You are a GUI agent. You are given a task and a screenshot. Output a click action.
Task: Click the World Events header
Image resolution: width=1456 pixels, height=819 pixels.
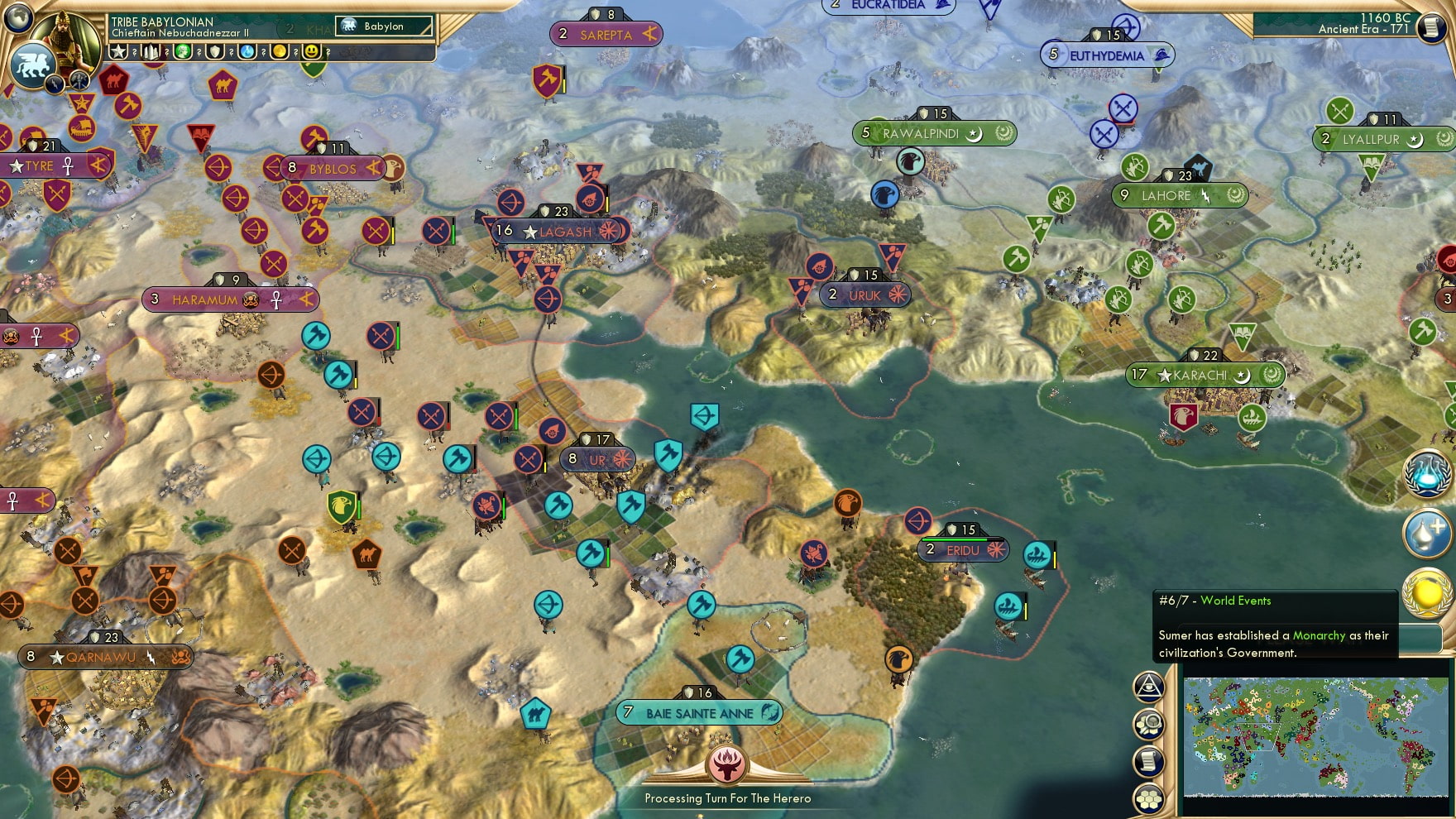tap(1239, 601)
